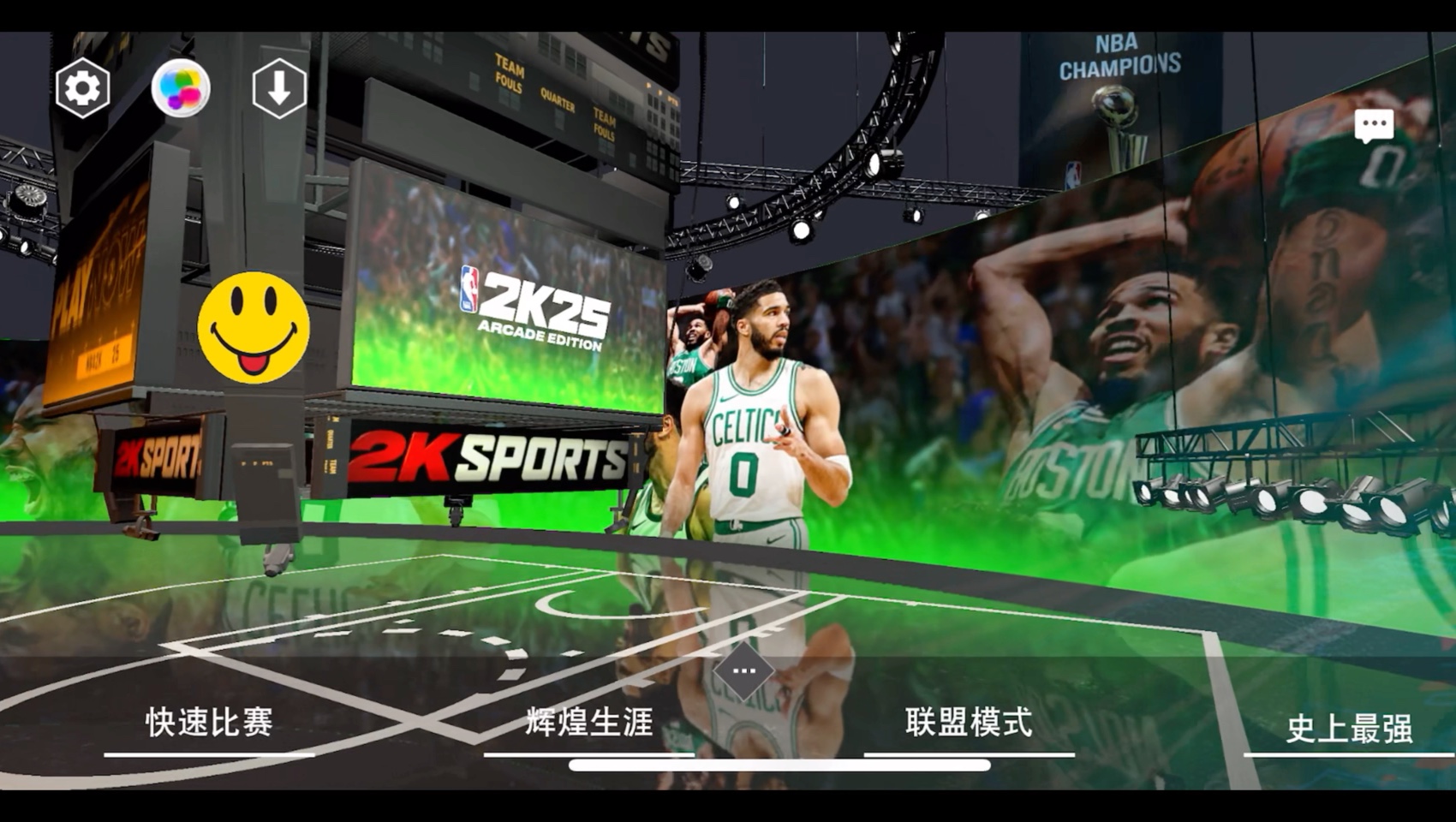The image size is (1456, 822).
Task: Select the 快速比赛 menu option
Action: [x=208, y=724]
